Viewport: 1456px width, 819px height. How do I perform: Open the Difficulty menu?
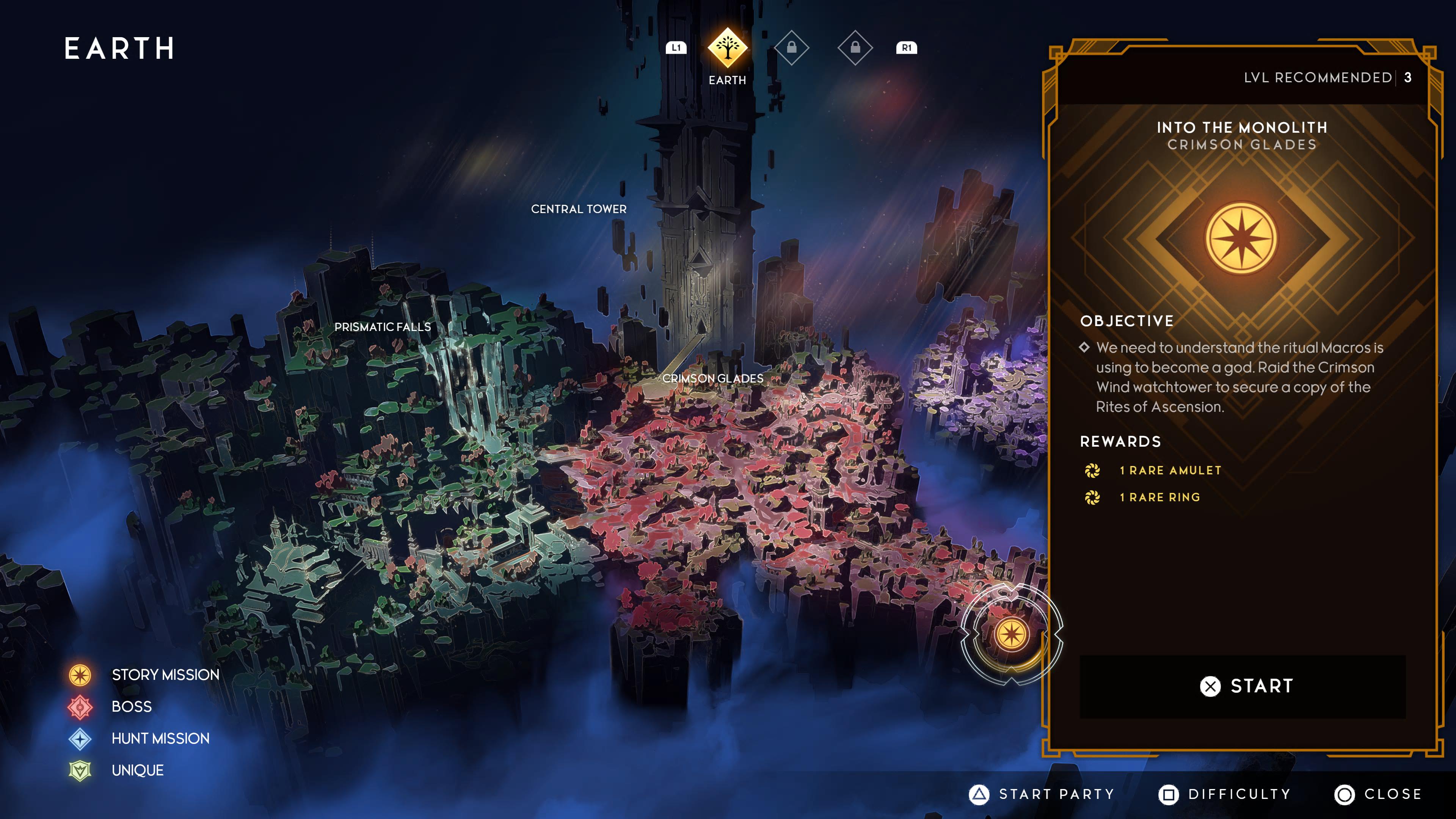[1225, 794]
